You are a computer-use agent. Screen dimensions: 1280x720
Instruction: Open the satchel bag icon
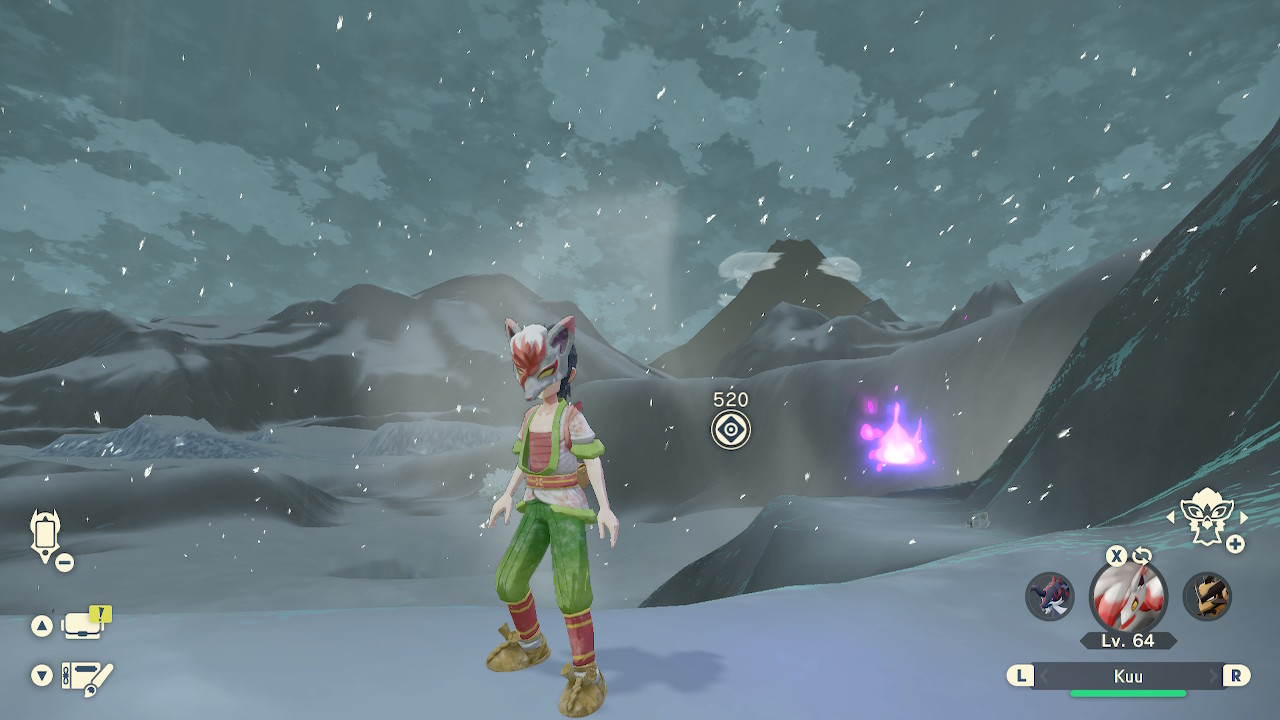[x=84, y=625]
